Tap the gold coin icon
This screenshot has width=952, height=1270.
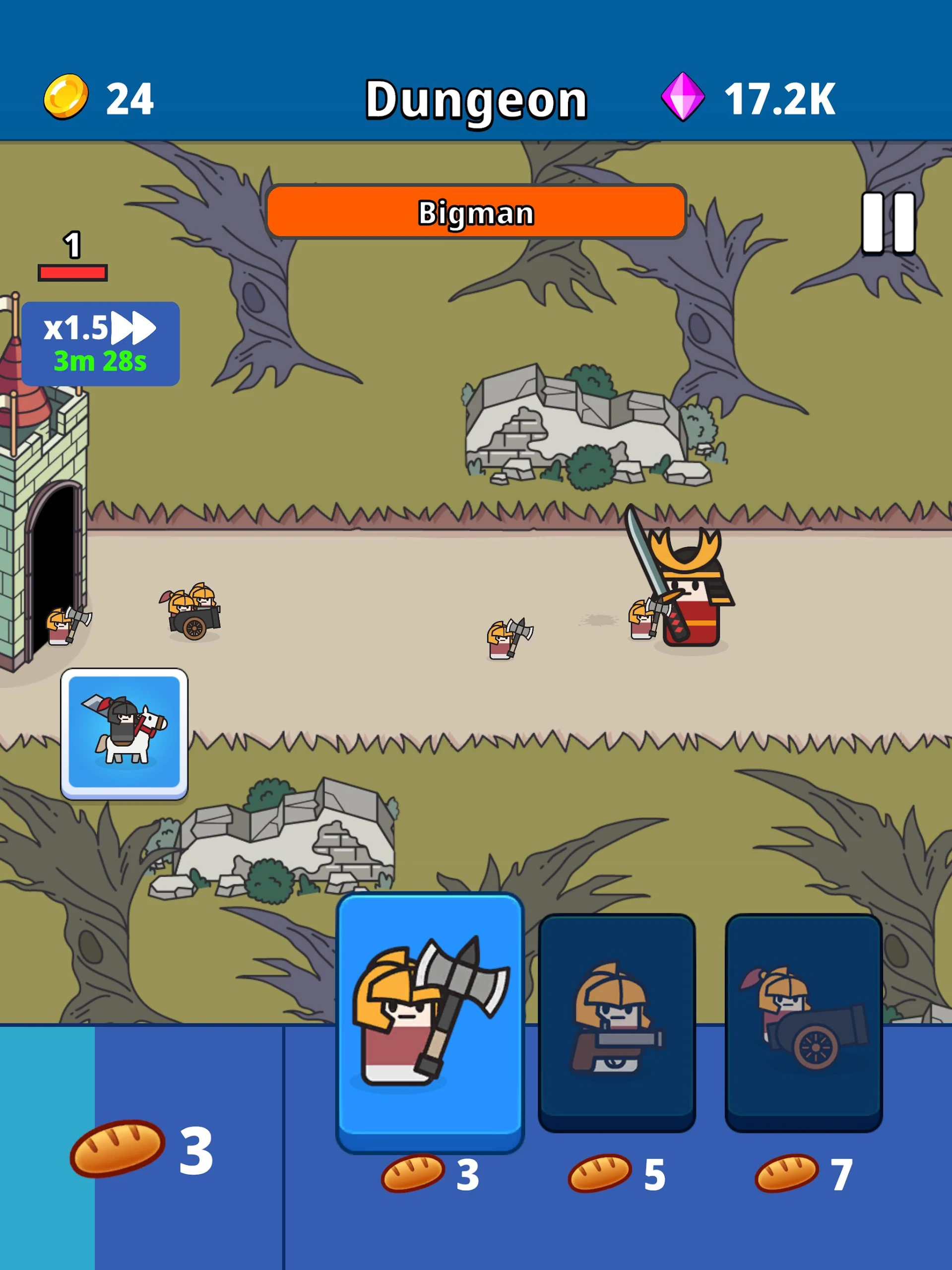click(65, 97)
